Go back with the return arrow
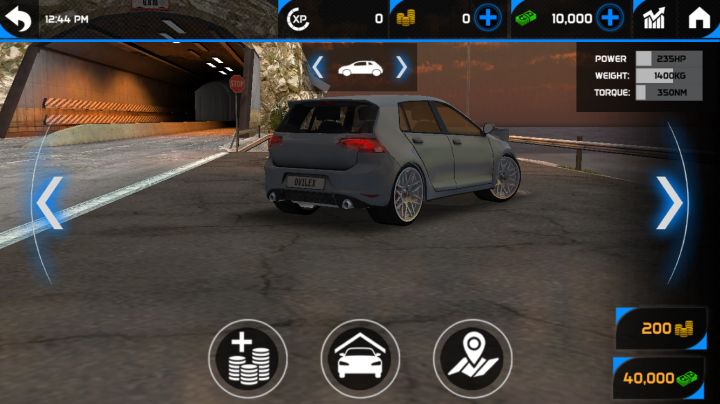Screen dimensions: 720x404 tap(18, 18)
